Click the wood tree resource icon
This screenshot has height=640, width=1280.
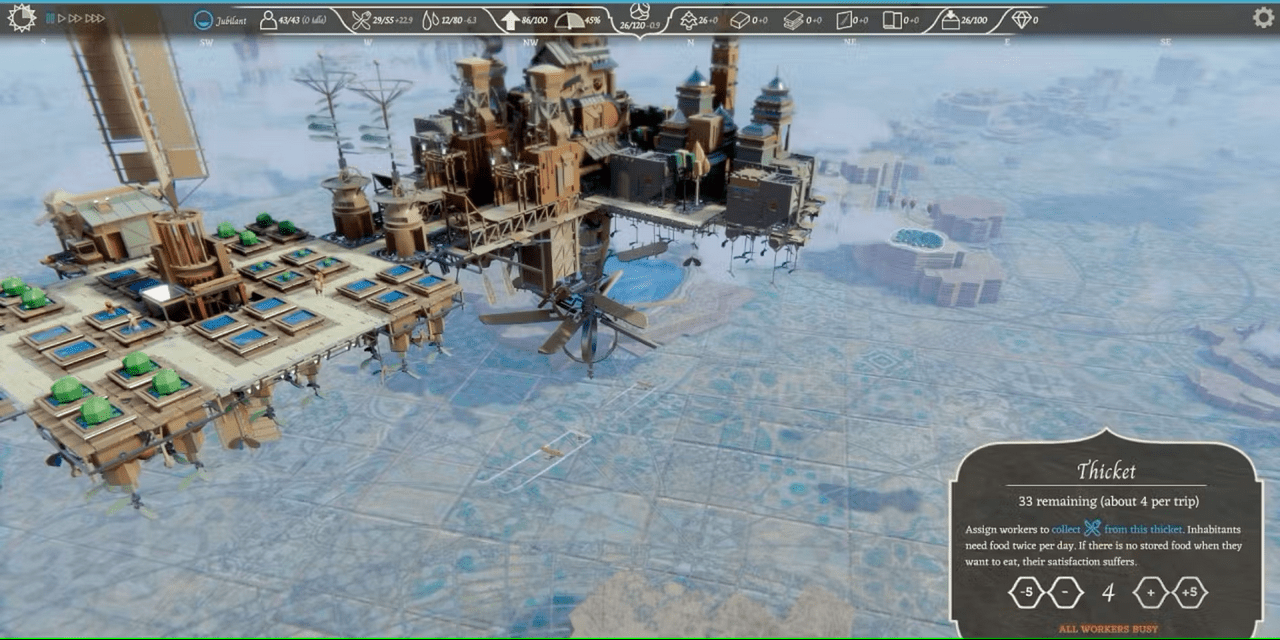(x=688, y=20)
